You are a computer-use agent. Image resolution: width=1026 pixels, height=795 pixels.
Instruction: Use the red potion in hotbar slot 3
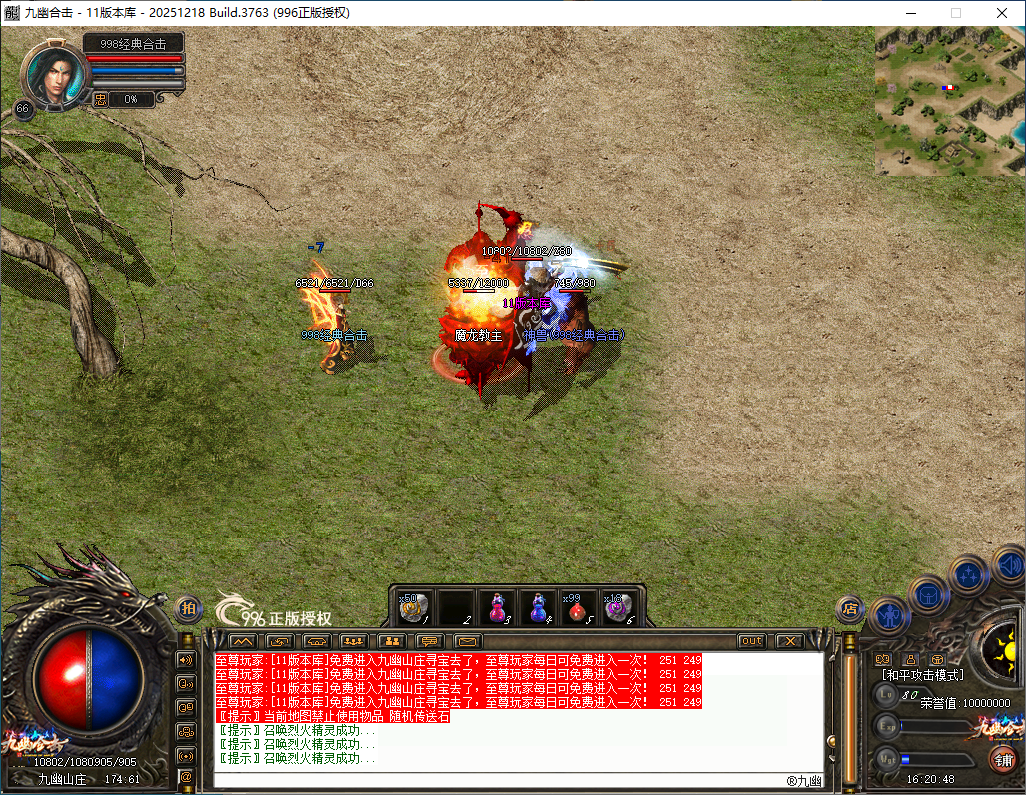tap(496, 607)
